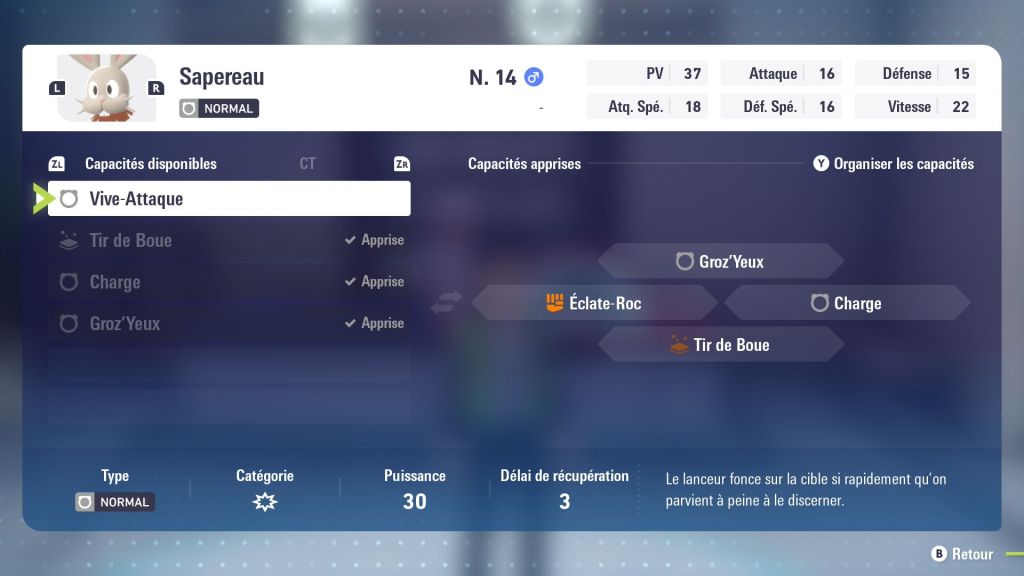1024x576 pixels.
Task: Pick Groz'Yeux from available moves list
Action: (228, 324)
